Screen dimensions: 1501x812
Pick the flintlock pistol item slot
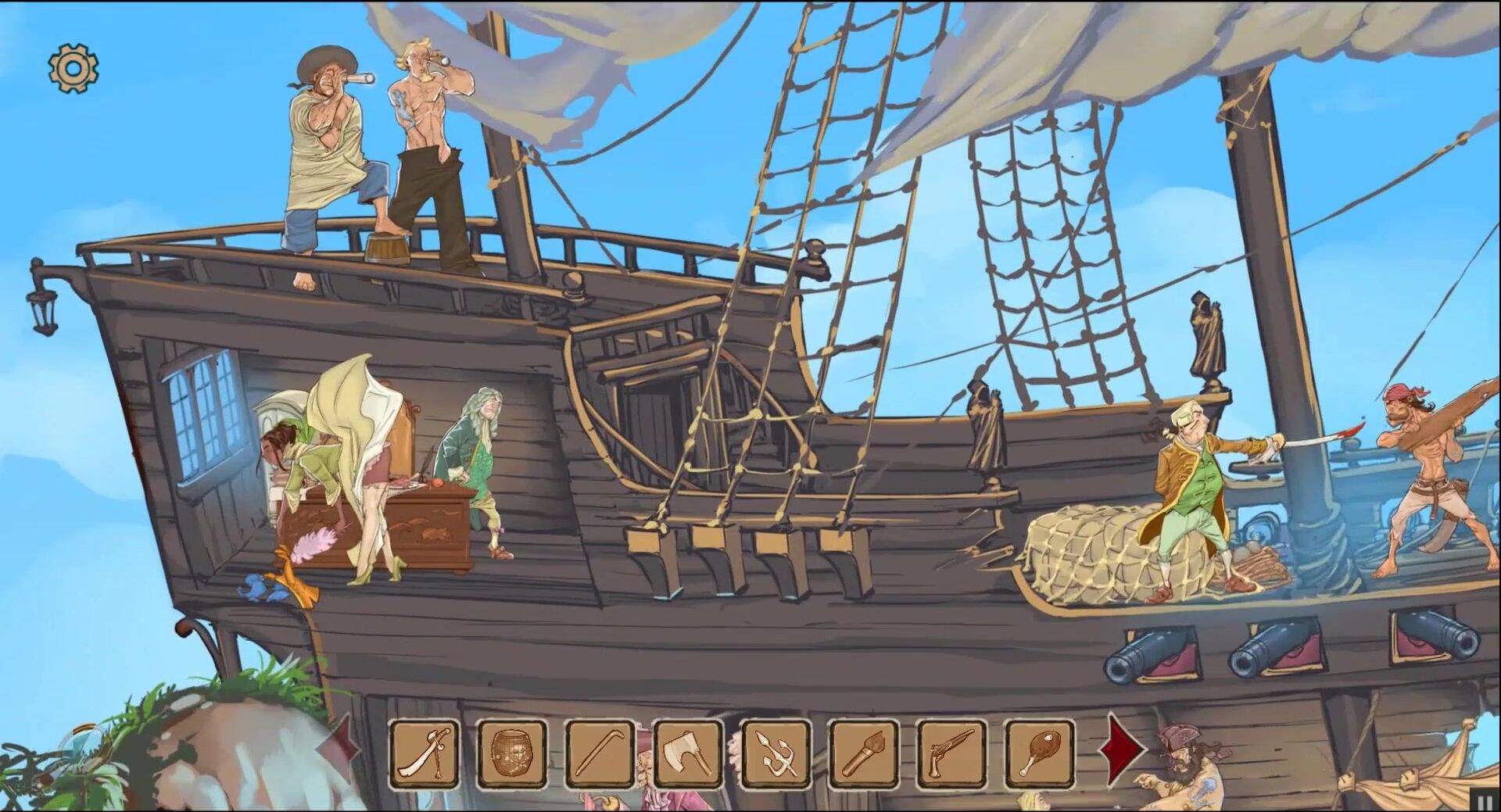[951, 754]
